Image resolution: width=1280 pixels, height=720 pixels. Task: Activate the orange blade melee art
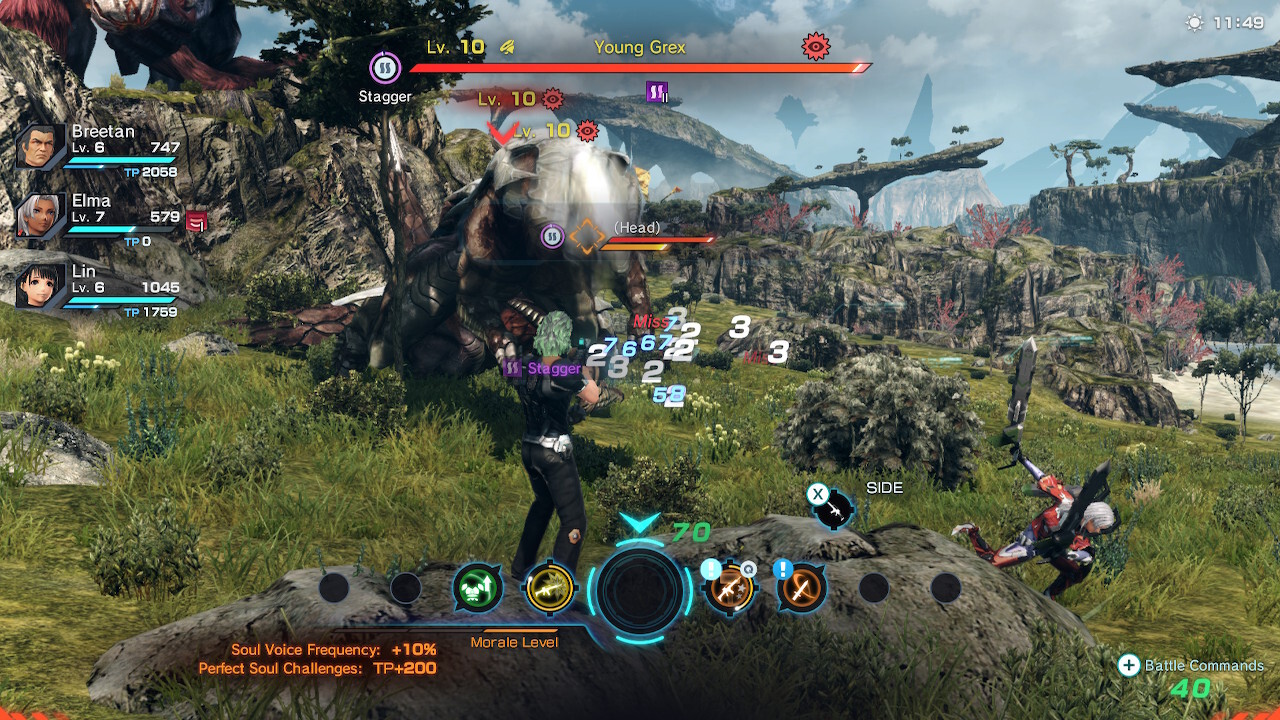[801, 588]
